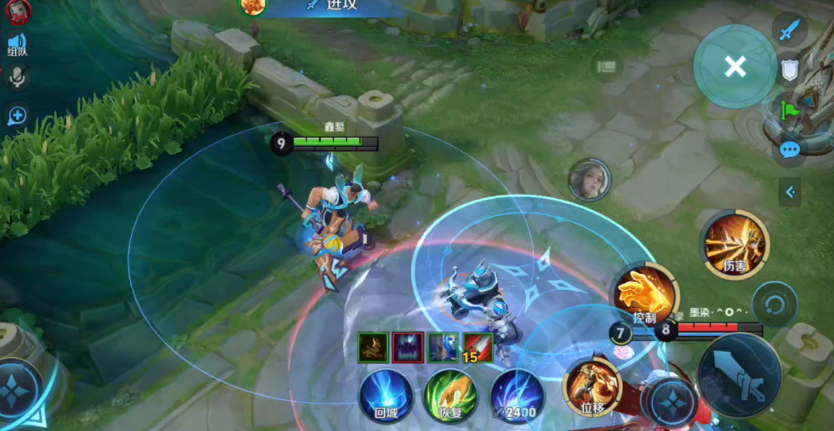The height and width of the screenshot is (431, 834).
Task: Hit the basic attack sword button
Action: 739,374
